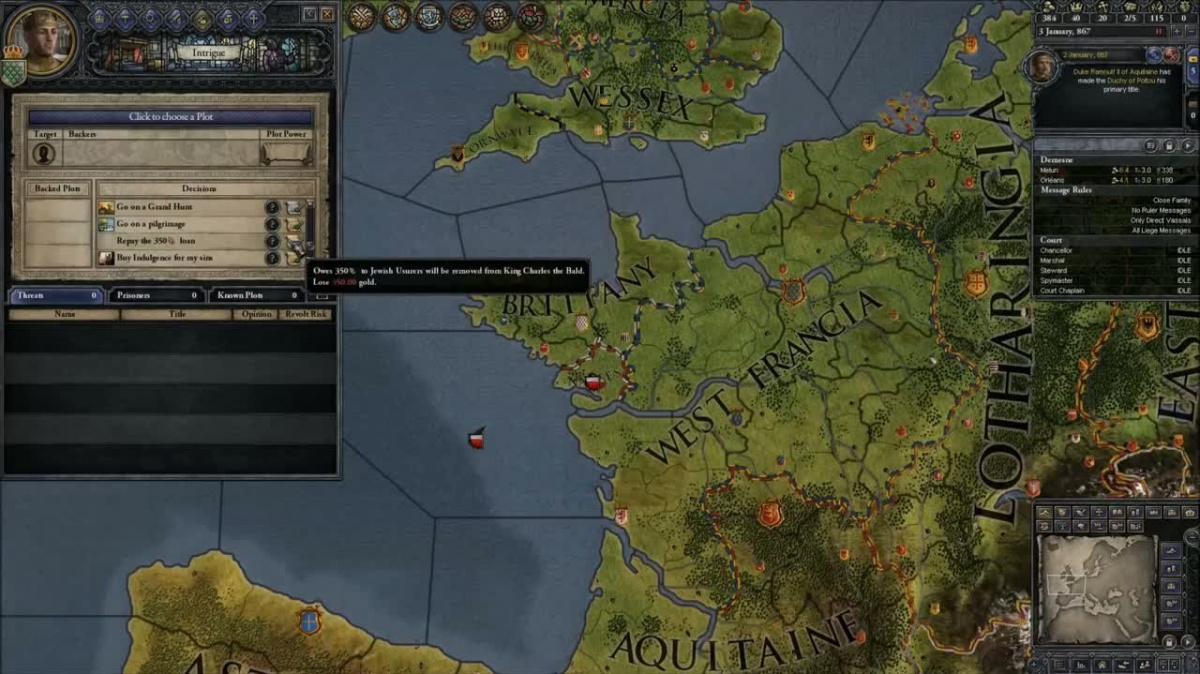Click Duke Ramnulf's portrait in the message

pyautogui.click(x=1043, y=68)
